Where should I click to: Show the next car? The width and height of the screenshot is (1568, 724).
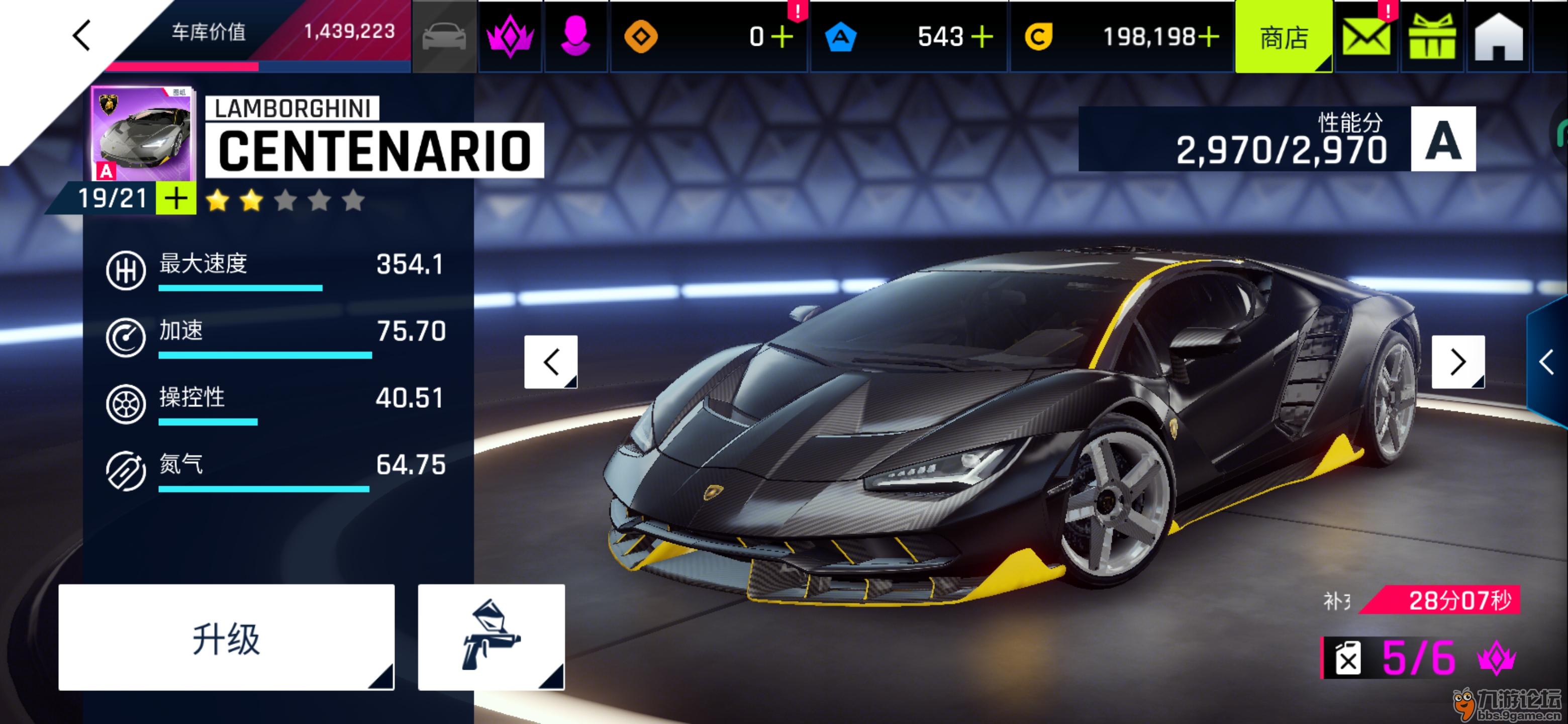[x=1457, y=361]
